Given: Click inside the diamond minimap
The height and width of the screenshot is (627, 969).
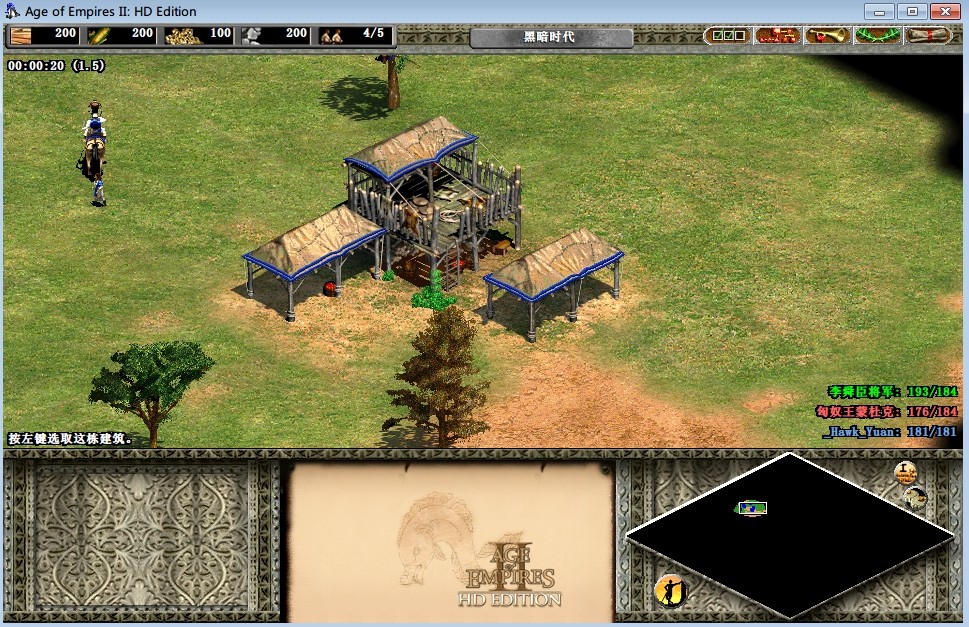Looking at the screenshot, I should tap(790, 535).
